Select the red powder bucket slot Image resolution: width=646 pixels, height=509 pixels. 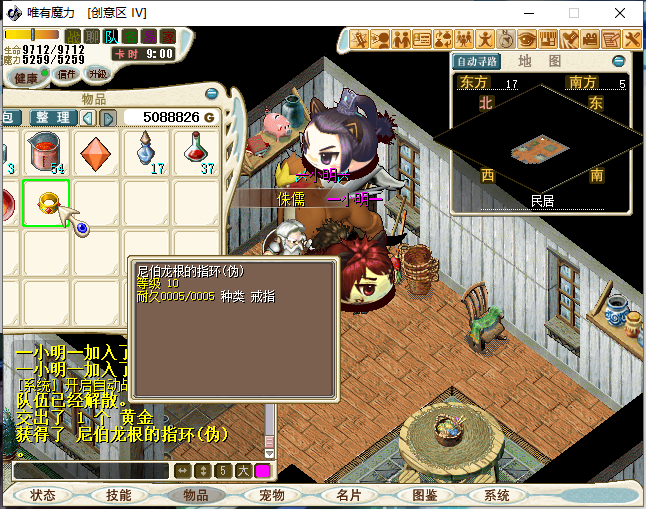[x=46, y=151]
